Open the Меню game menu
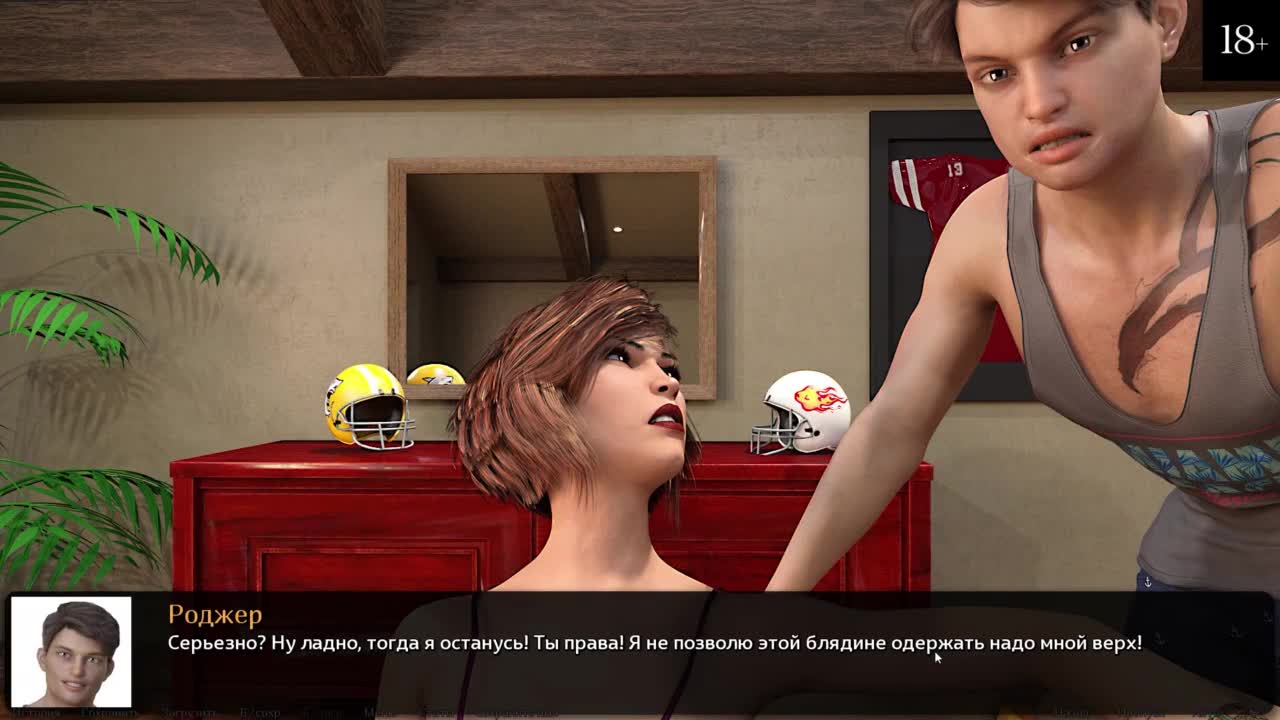 click(x=378, y=713)
